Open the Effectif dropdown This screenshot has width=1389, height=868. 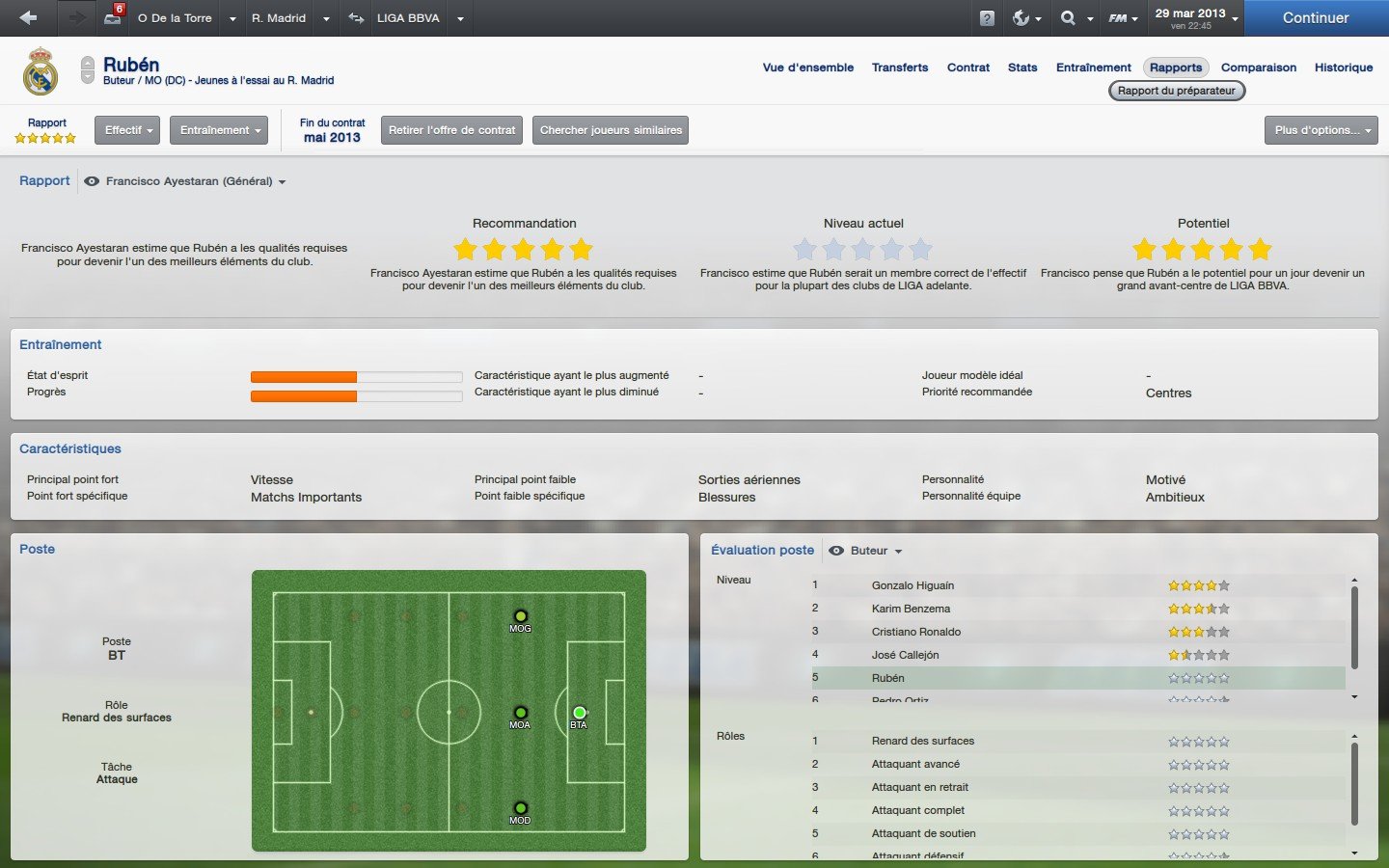[x=126, y=129]
